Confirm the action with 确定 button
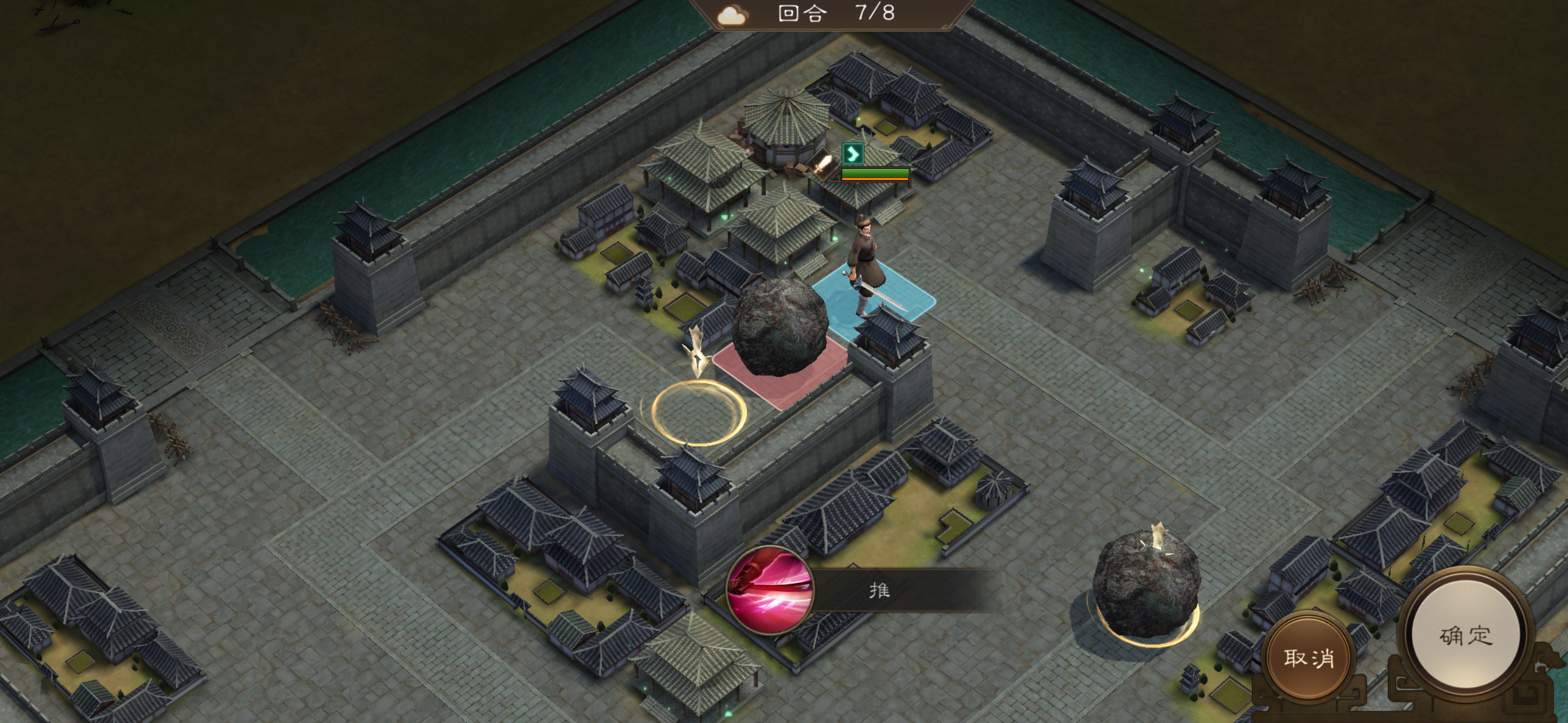1568x723 pixels. (1465, 636)
